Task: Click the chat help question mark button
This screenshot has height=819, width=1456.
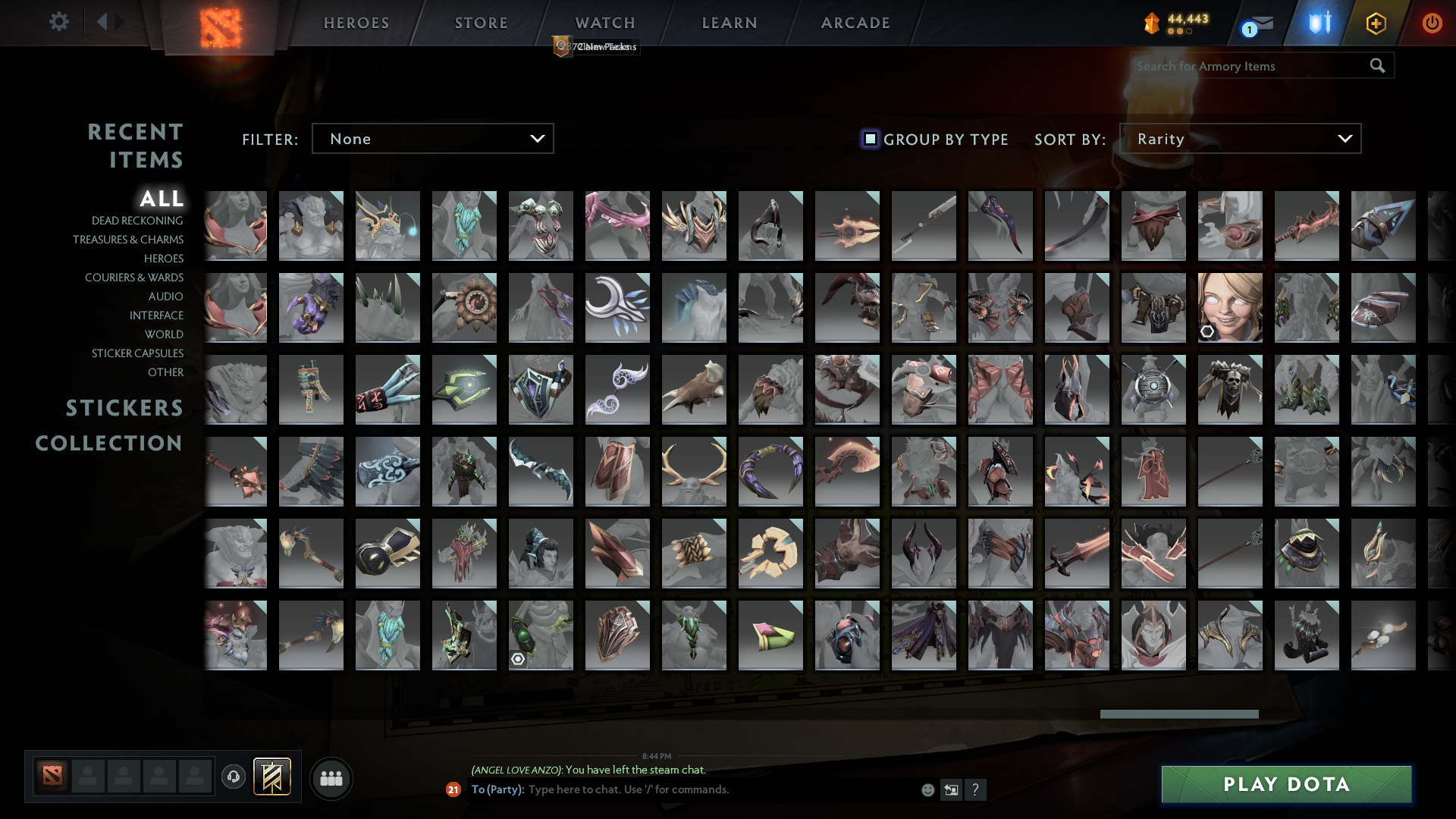Action: pos(976,789)
